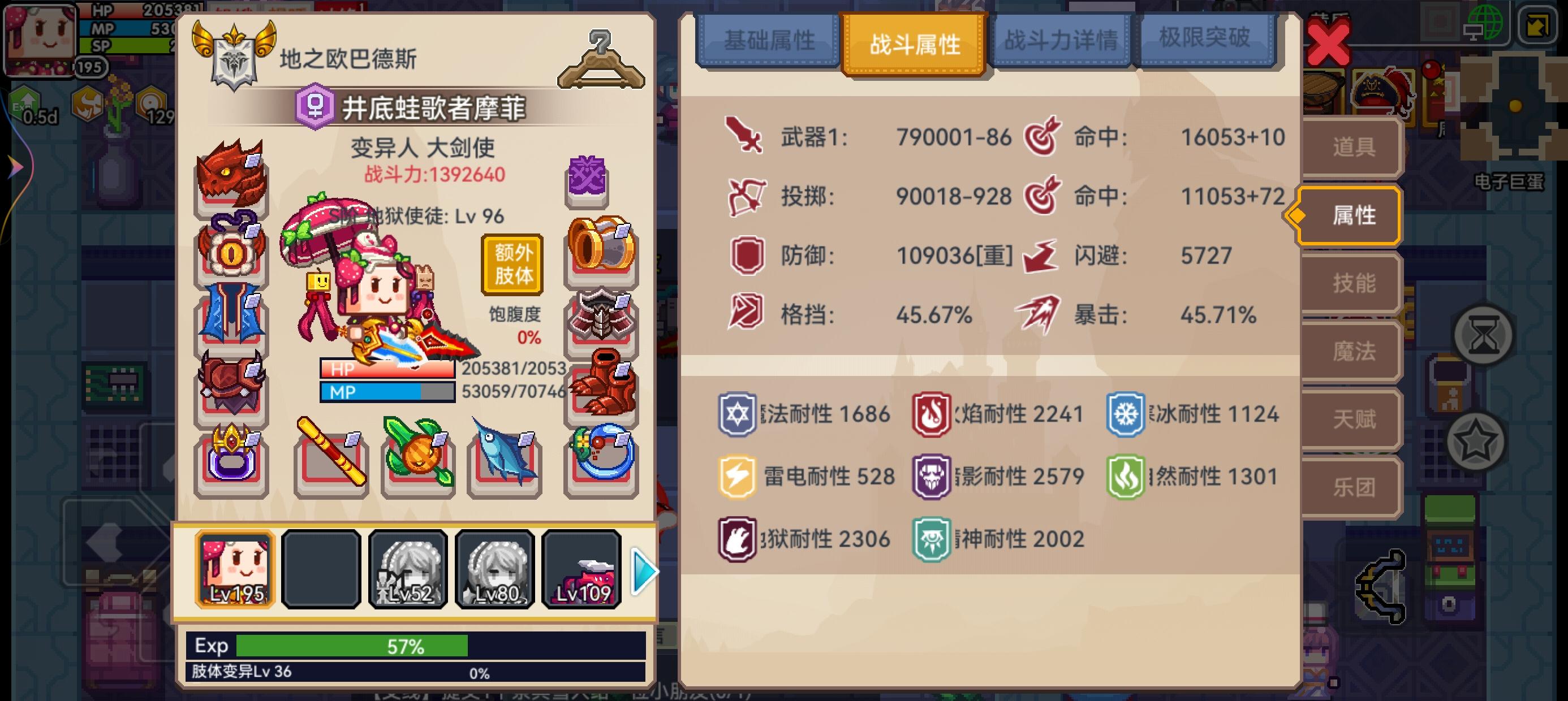Switch to the 战斗力详情 tab
Viewport: 1568px width, 701px height.
click(1062, 40)
